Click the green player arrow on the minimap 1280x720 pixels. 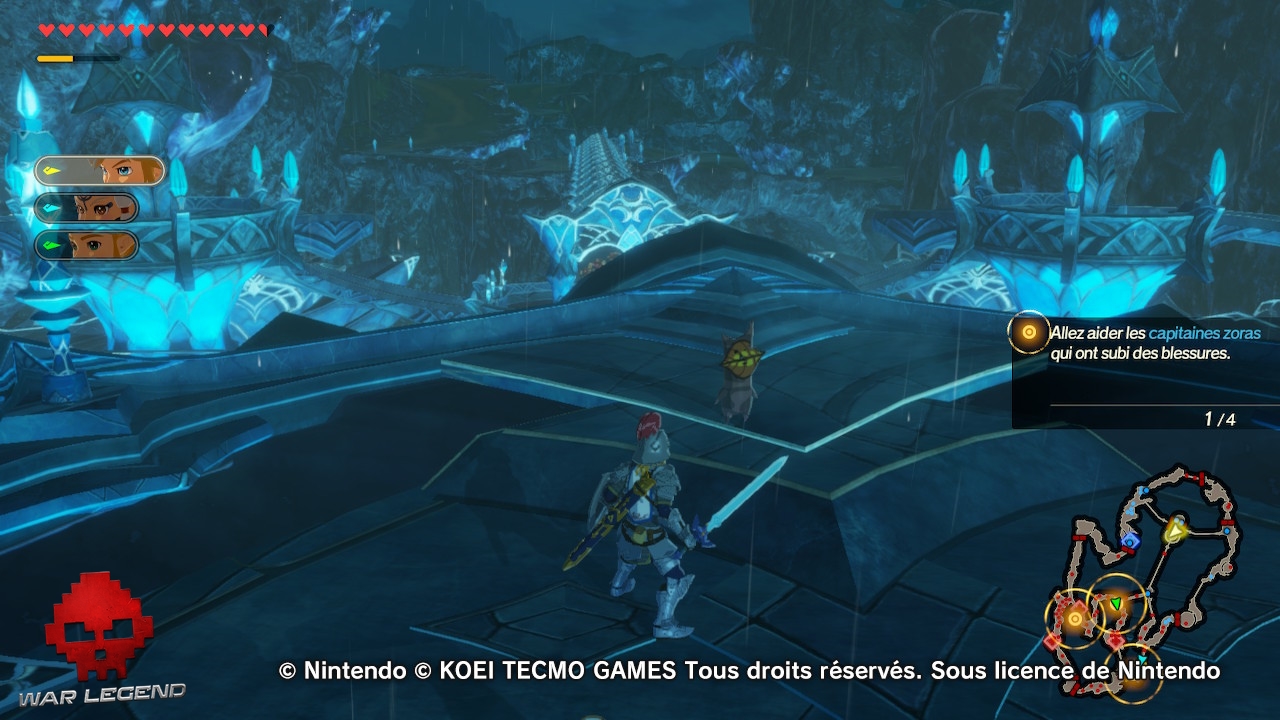[1116, 603]
